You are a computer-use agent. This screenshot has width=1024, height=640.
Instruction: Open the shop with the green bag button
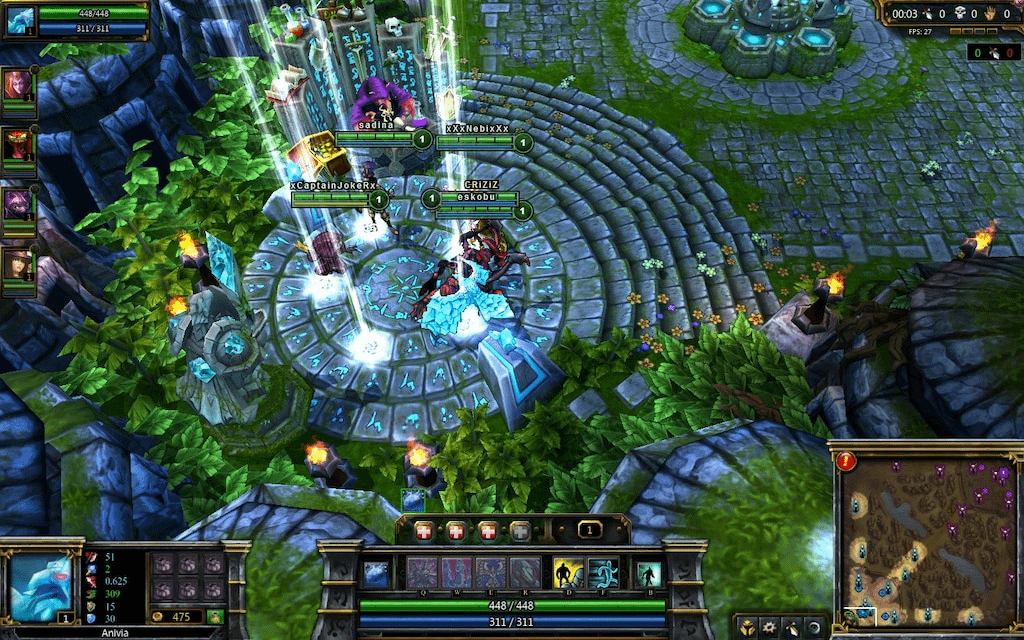point(215,617)
